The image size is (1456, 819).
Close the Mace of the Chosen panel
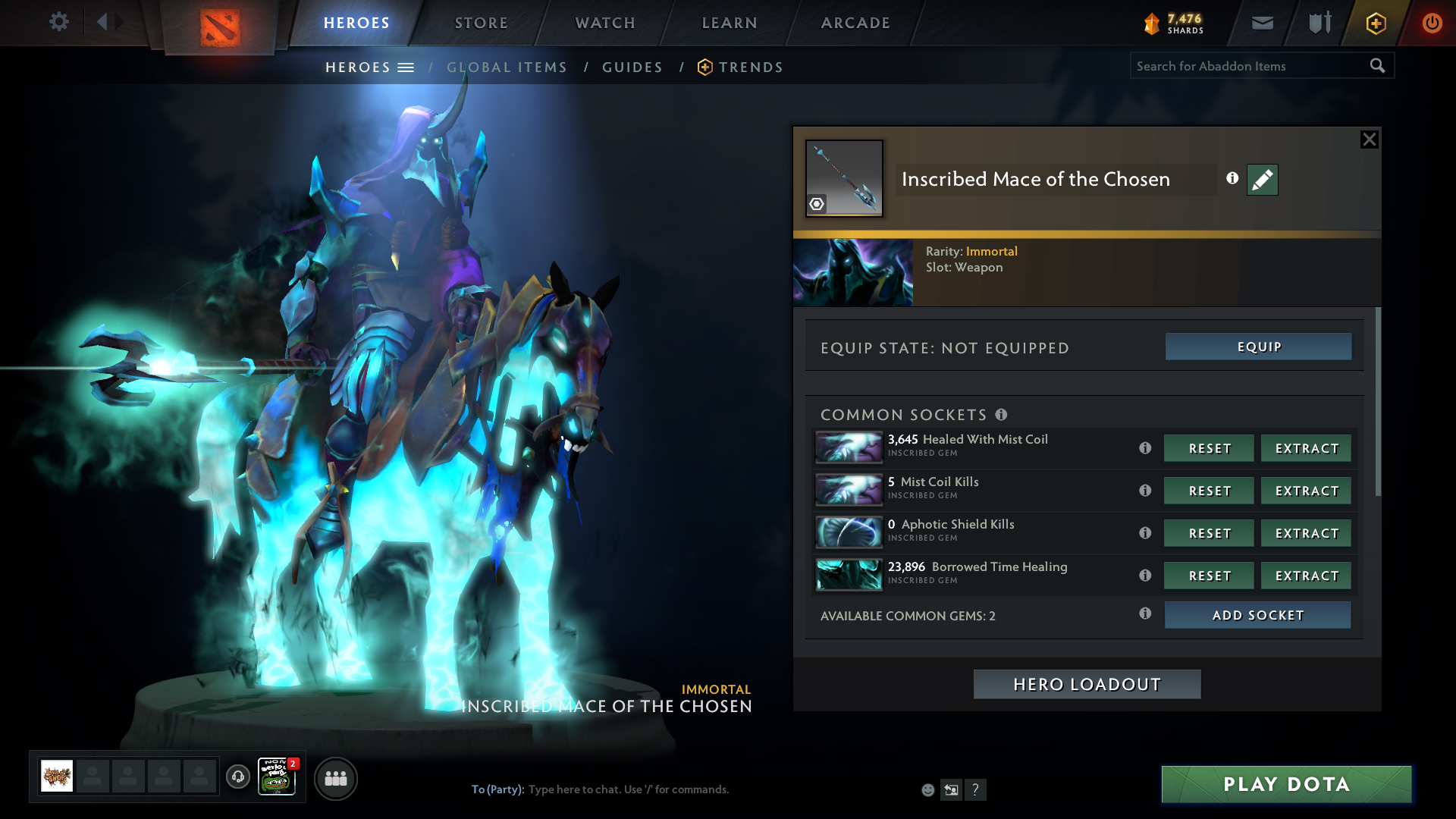[1369, 140]
